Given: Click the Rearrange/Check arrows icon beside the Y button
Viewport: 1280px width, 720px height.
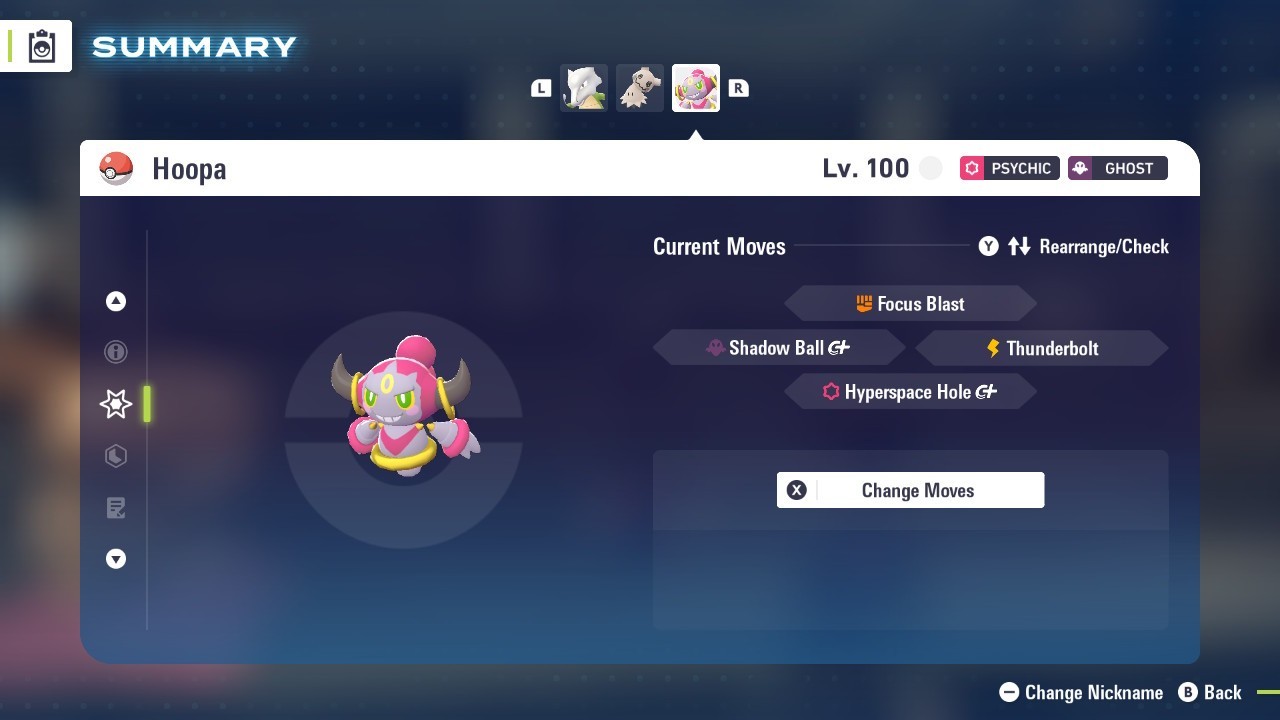Looking at the screenshot, I should (x=1019, y=246).
